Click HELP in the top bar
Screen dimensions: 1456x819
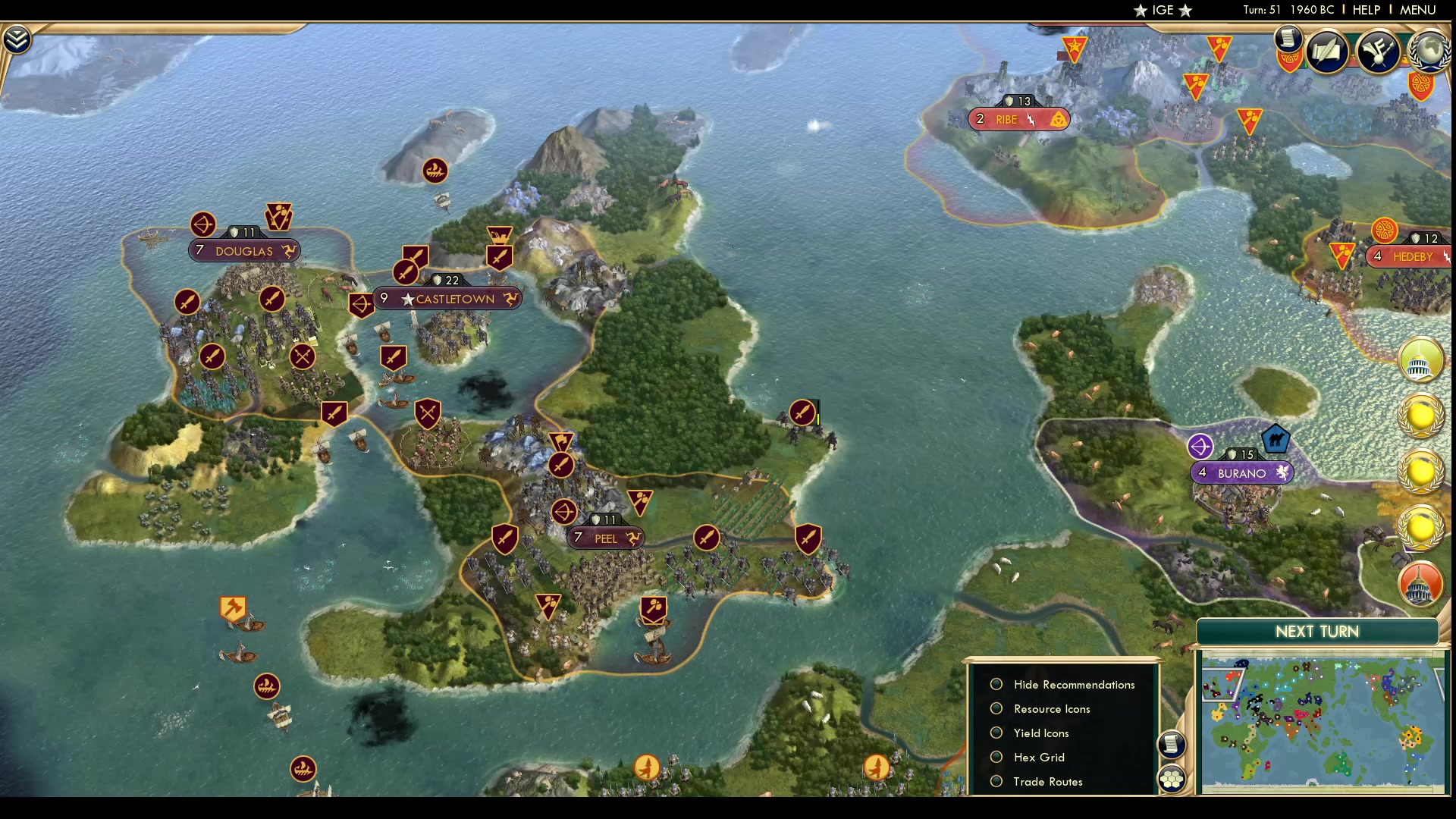pos(1365,10)
